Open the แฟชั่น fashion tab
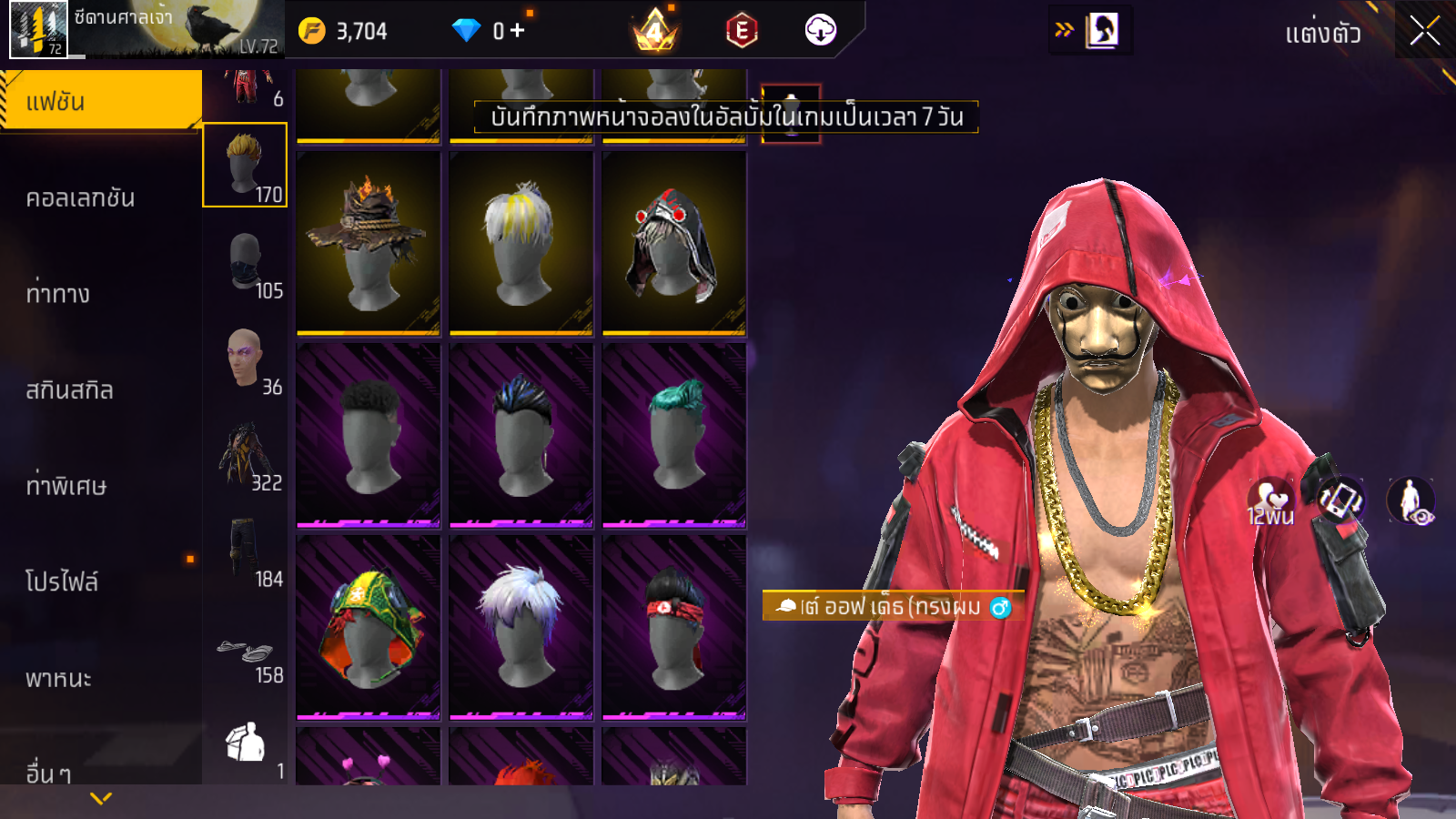This screenshot has width=1456, height=819. point(100,101)
